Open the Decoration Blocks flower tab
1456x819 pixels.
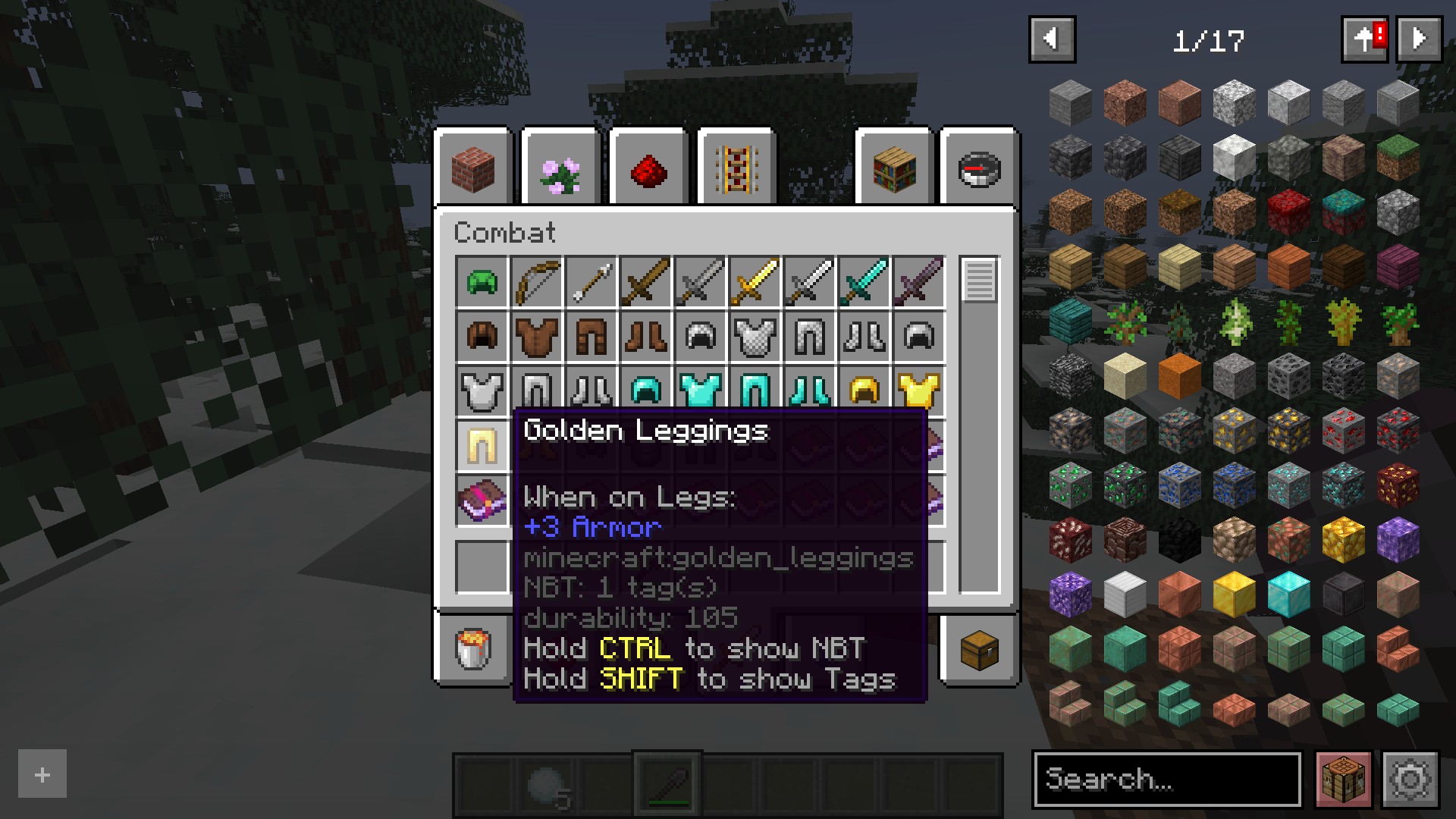[x=561, y=170]
